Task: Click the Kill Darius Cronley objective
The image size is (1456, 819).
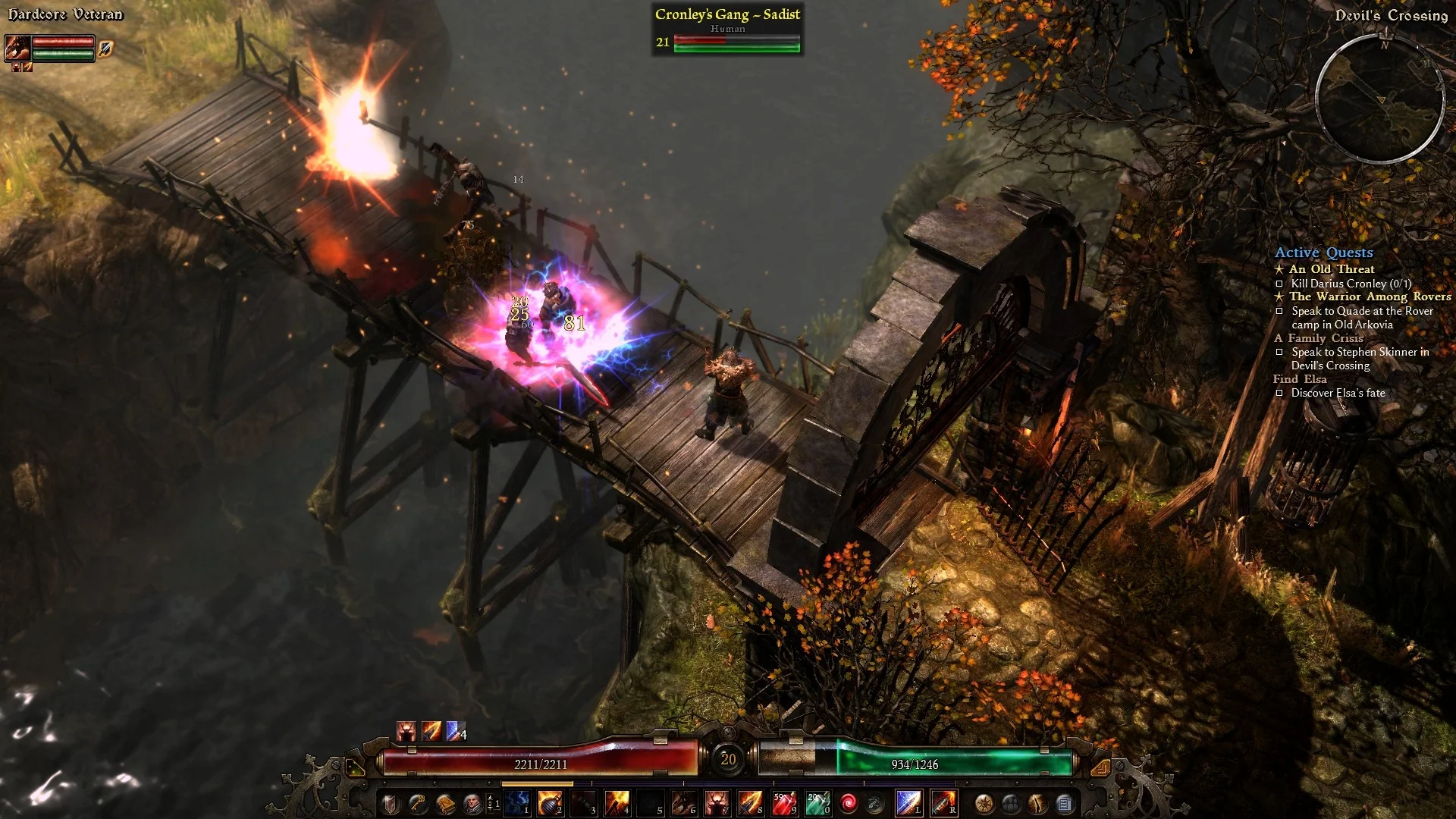Action: (1350, 282)
